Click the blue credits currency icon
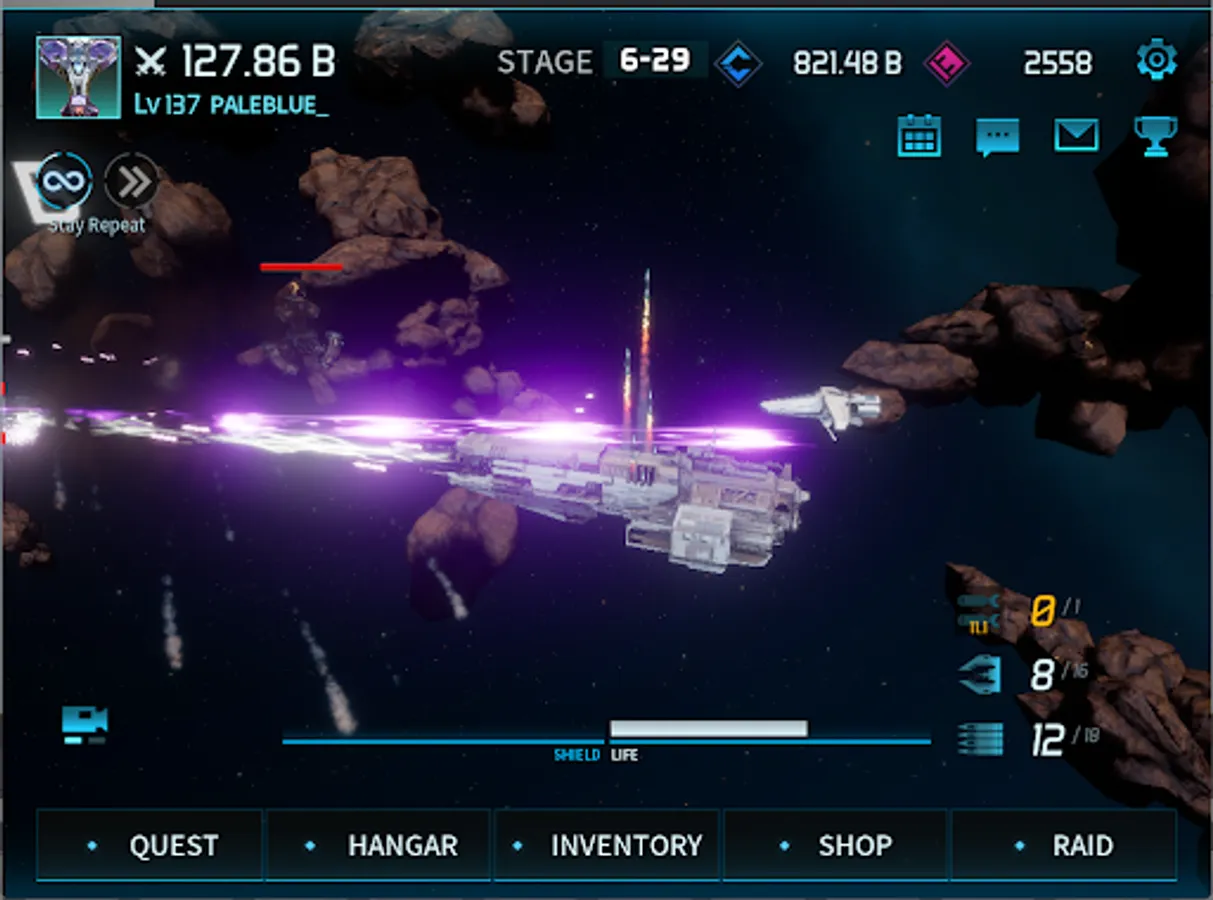 tap(739, 63)
